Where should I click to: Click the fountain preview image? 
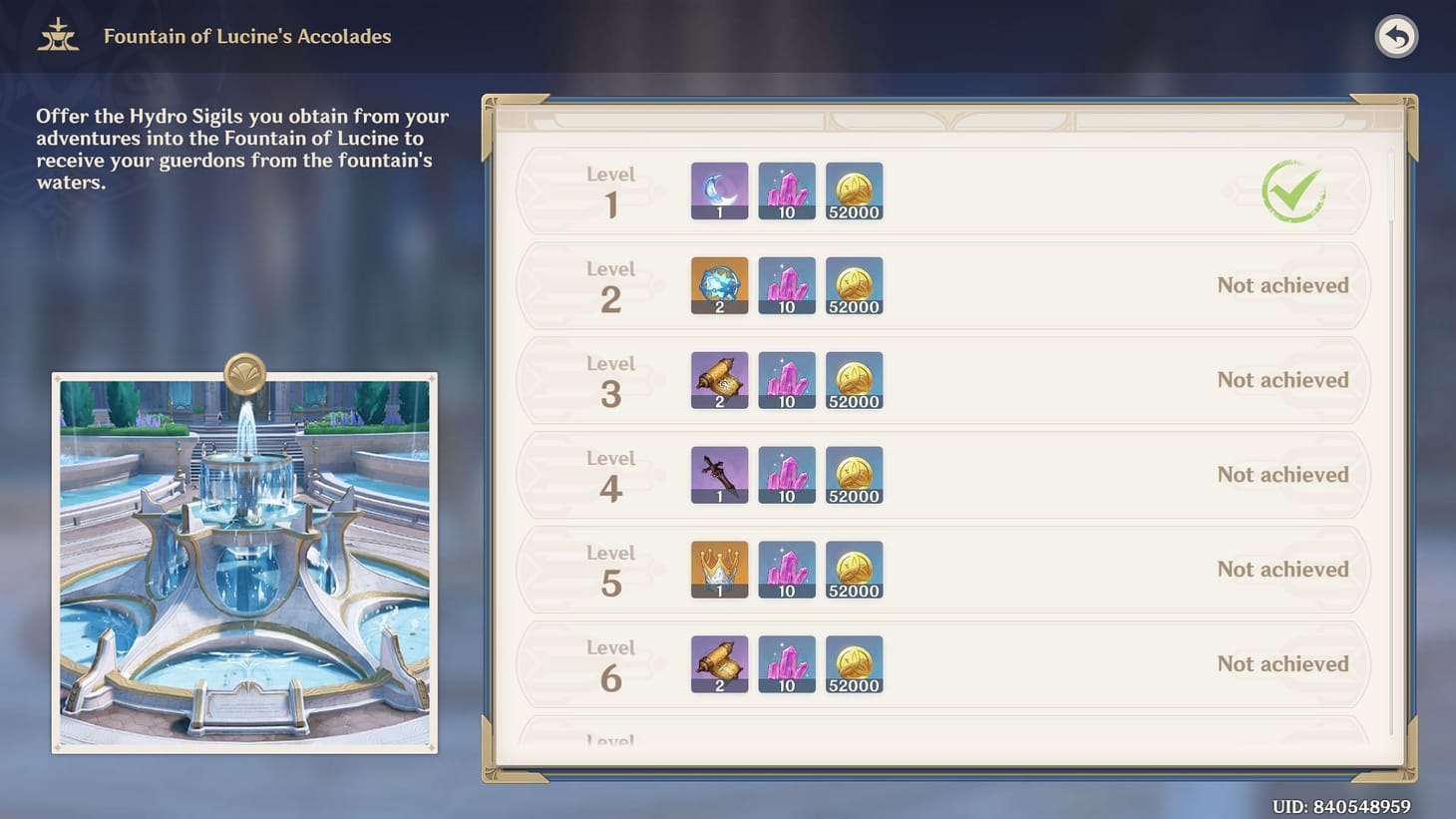coord(243,559)
